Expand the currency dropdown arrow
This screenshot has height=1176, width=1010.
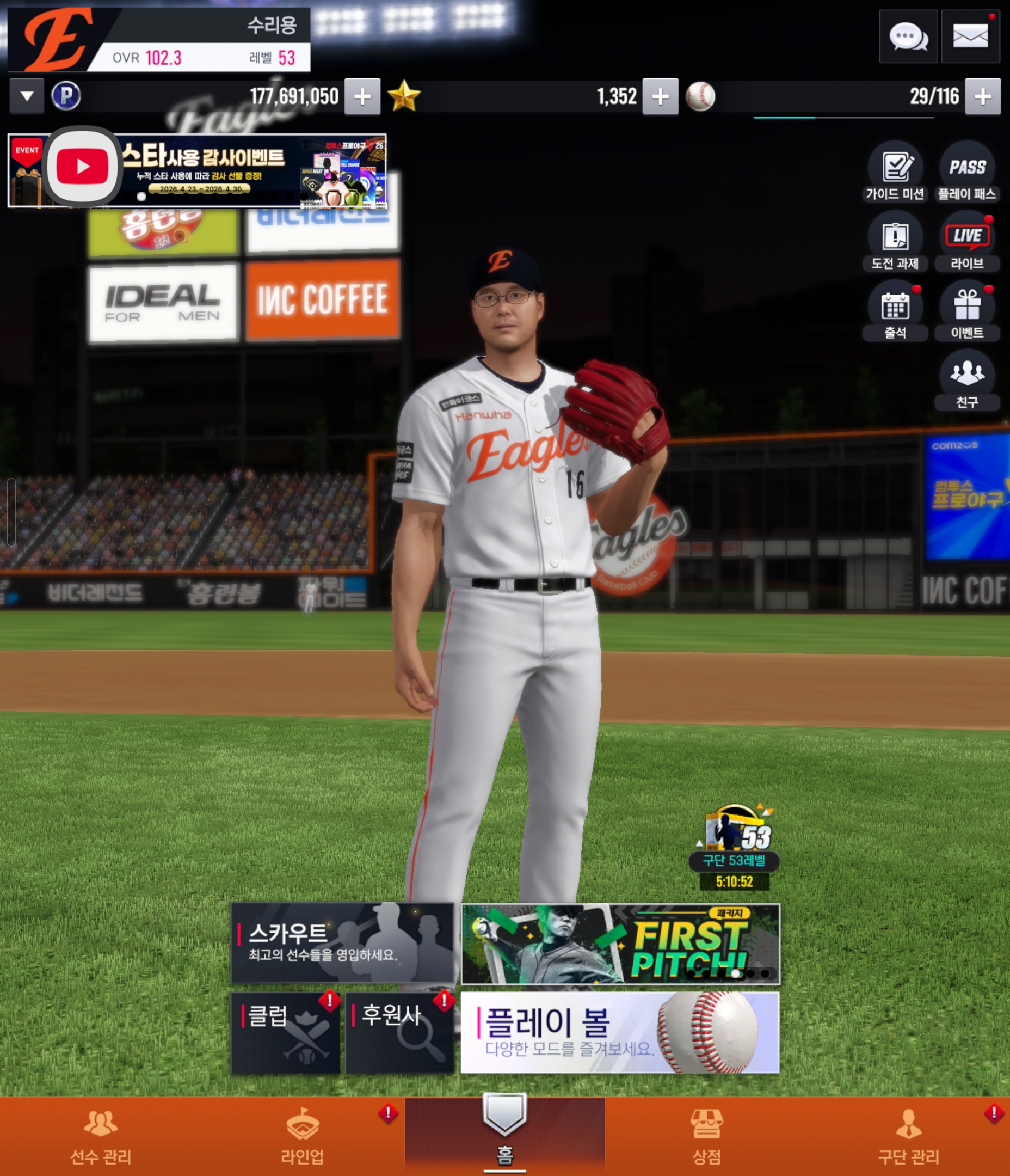[x=27, y=96]
